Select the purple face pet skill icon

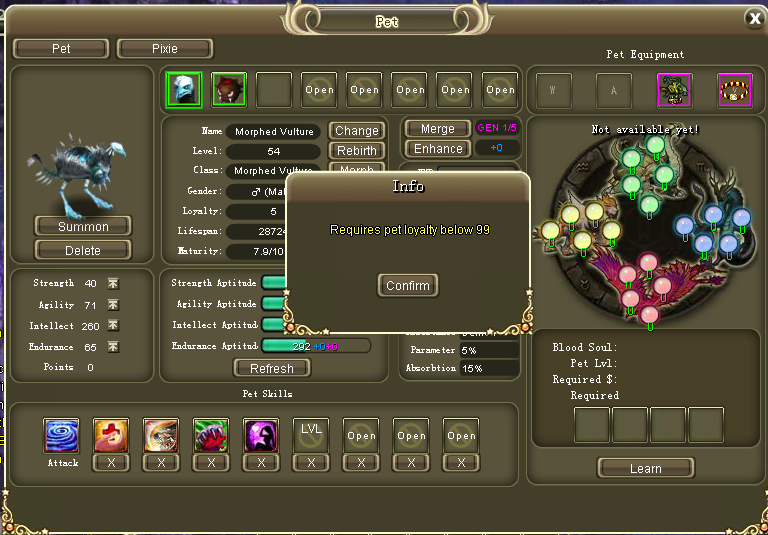click(x=261, y=435)
